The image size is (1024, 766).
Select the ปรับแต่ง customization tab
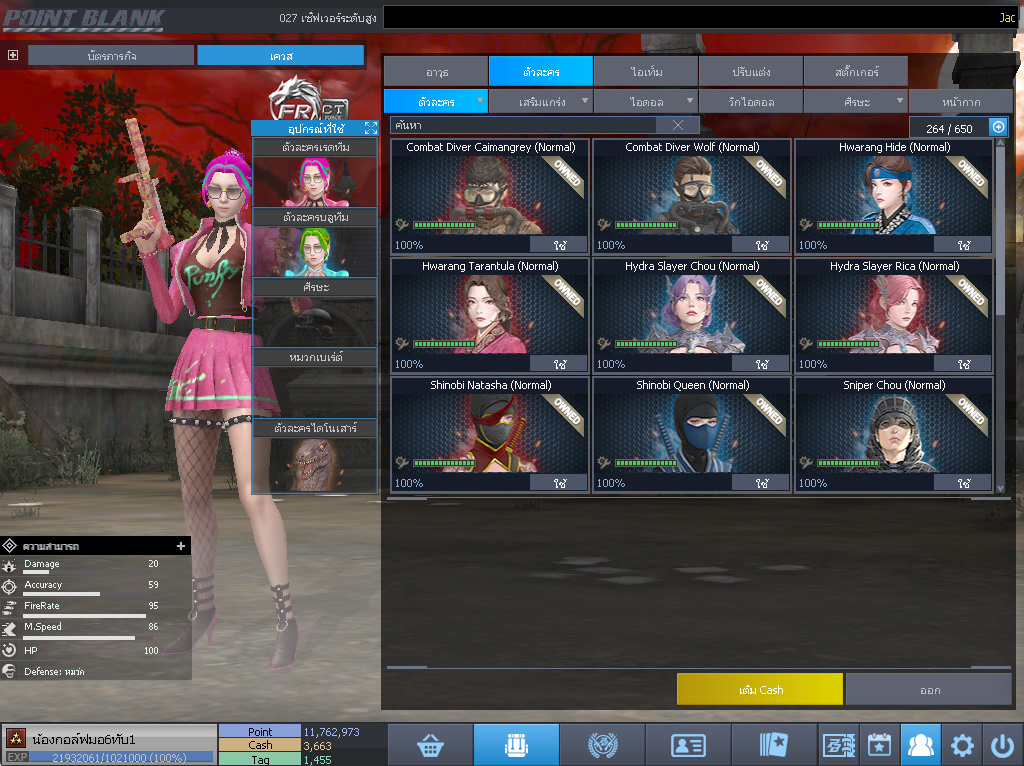pyautogui.click(x=750, y=72)
